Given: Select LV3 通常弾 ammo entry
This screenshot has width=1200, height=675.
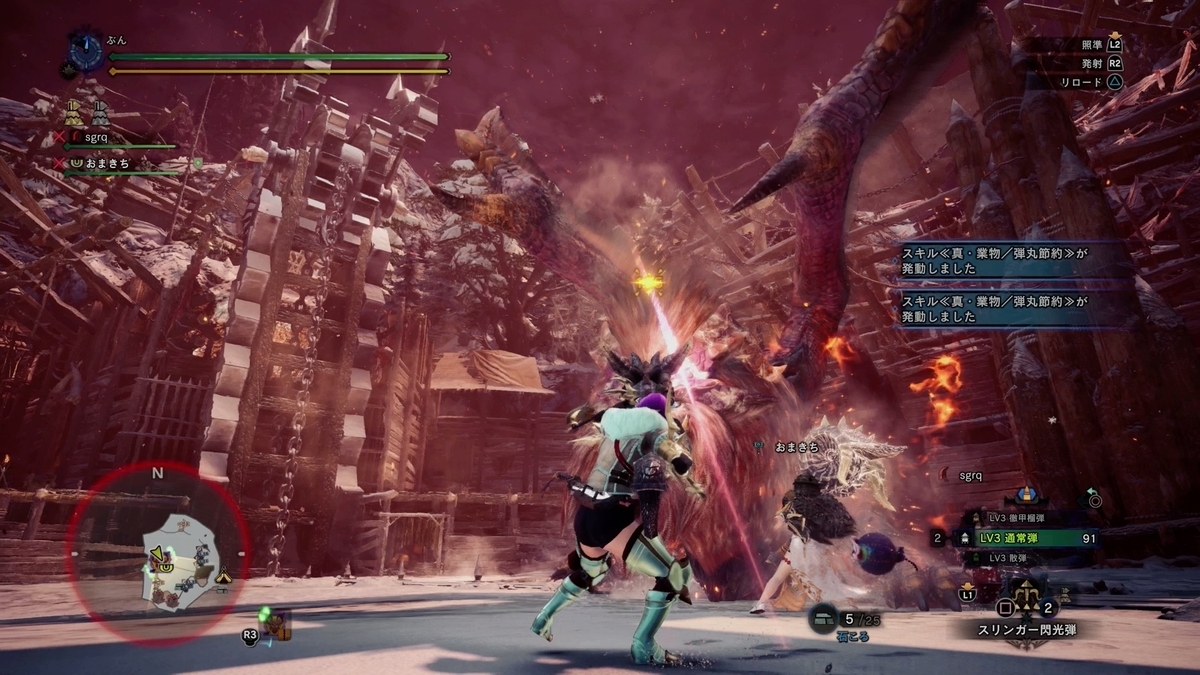Looking at the screenshot, I should click(1030, 538).
